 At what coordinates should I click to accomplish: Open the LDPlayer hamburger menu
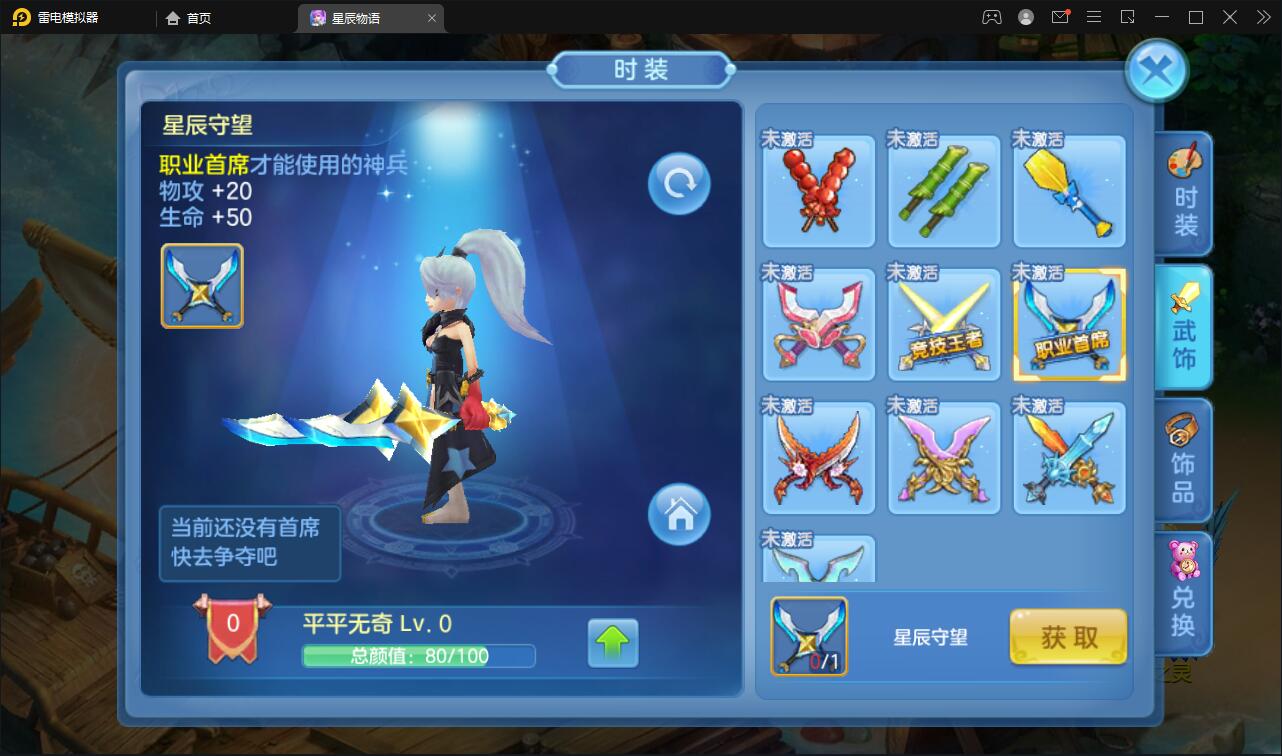(1094, 16)
